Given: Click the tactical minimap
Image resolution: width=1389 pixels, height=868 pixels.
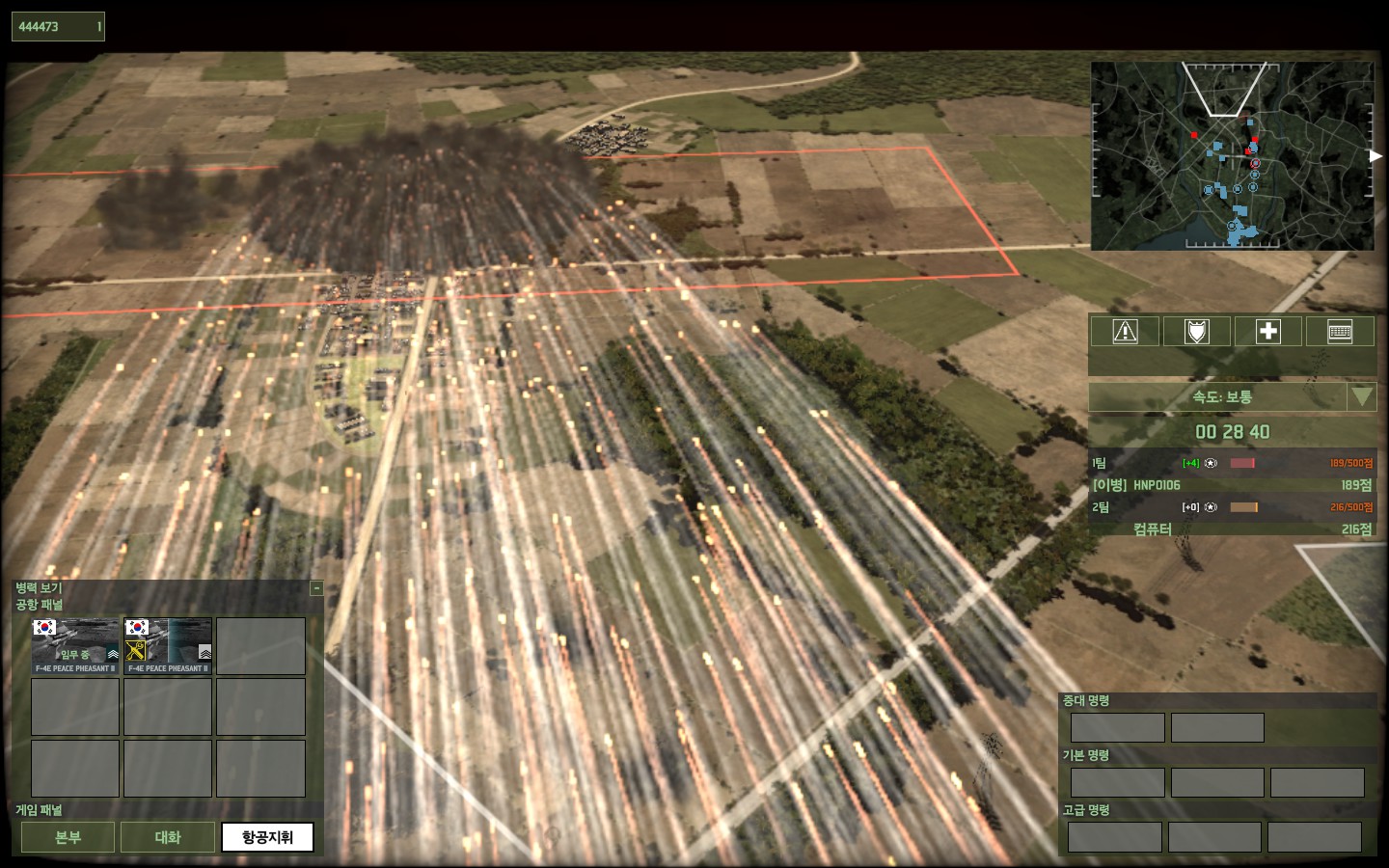Looking at the screenshot, I should pos(1232,156).
